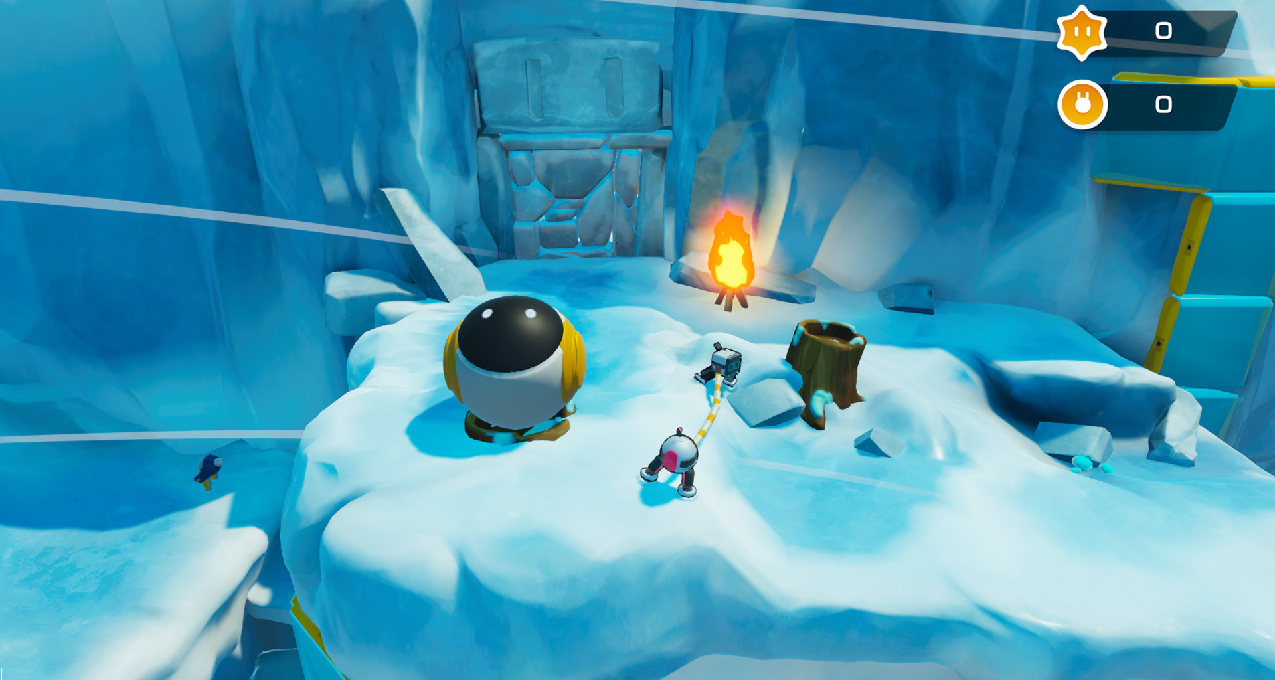Click the round orange plug icon

click(1082, 104)
